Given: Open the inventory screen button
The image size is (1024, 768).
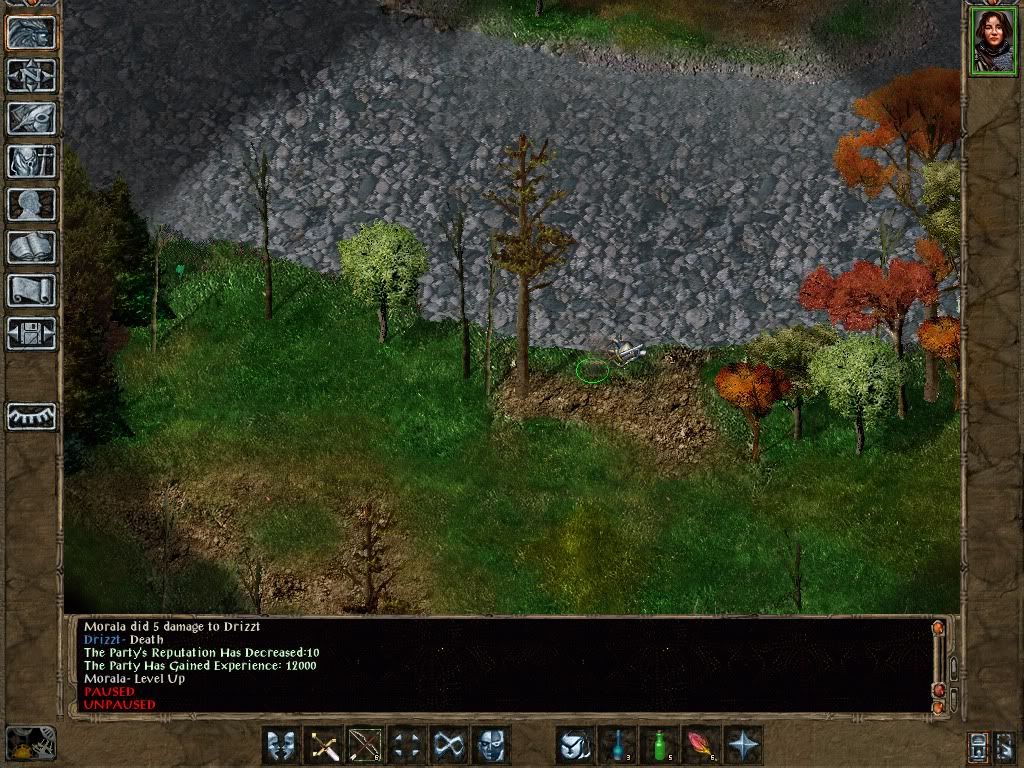Looking at the screenshot, I should (32, 161).
